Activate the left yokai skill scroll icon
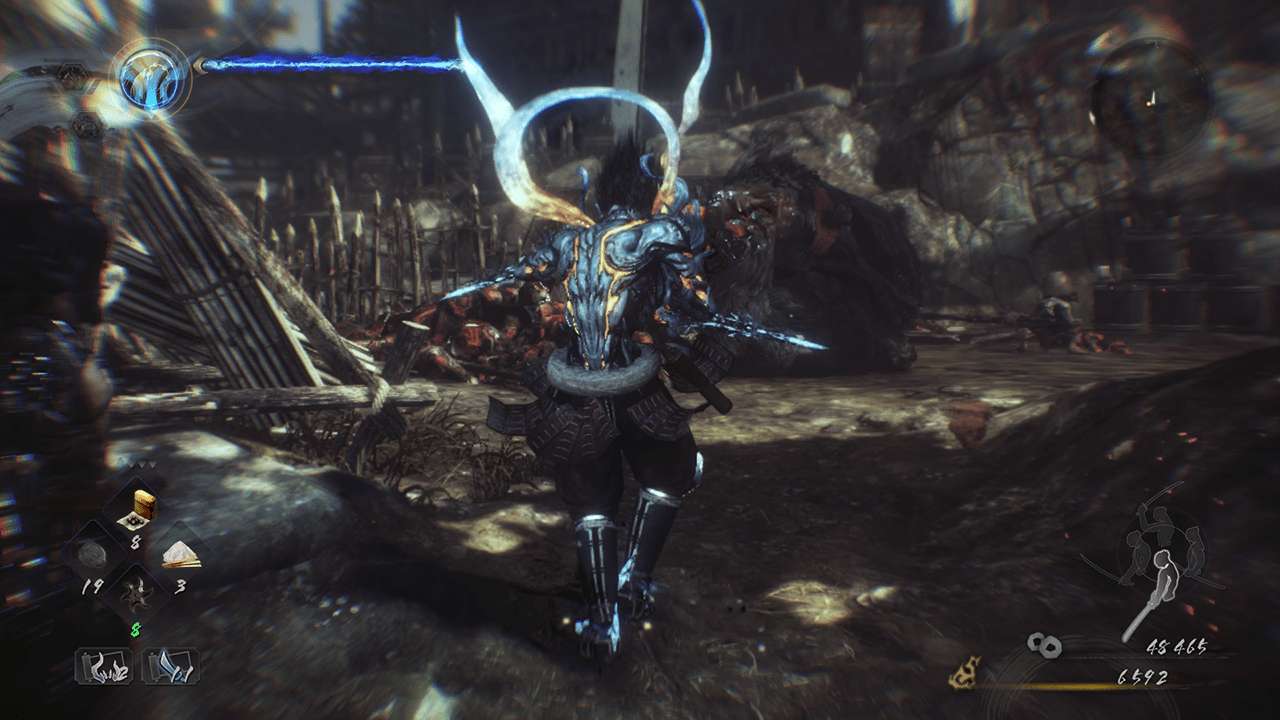The height and width of the screenshot is (720, 1280). [103, 665]
